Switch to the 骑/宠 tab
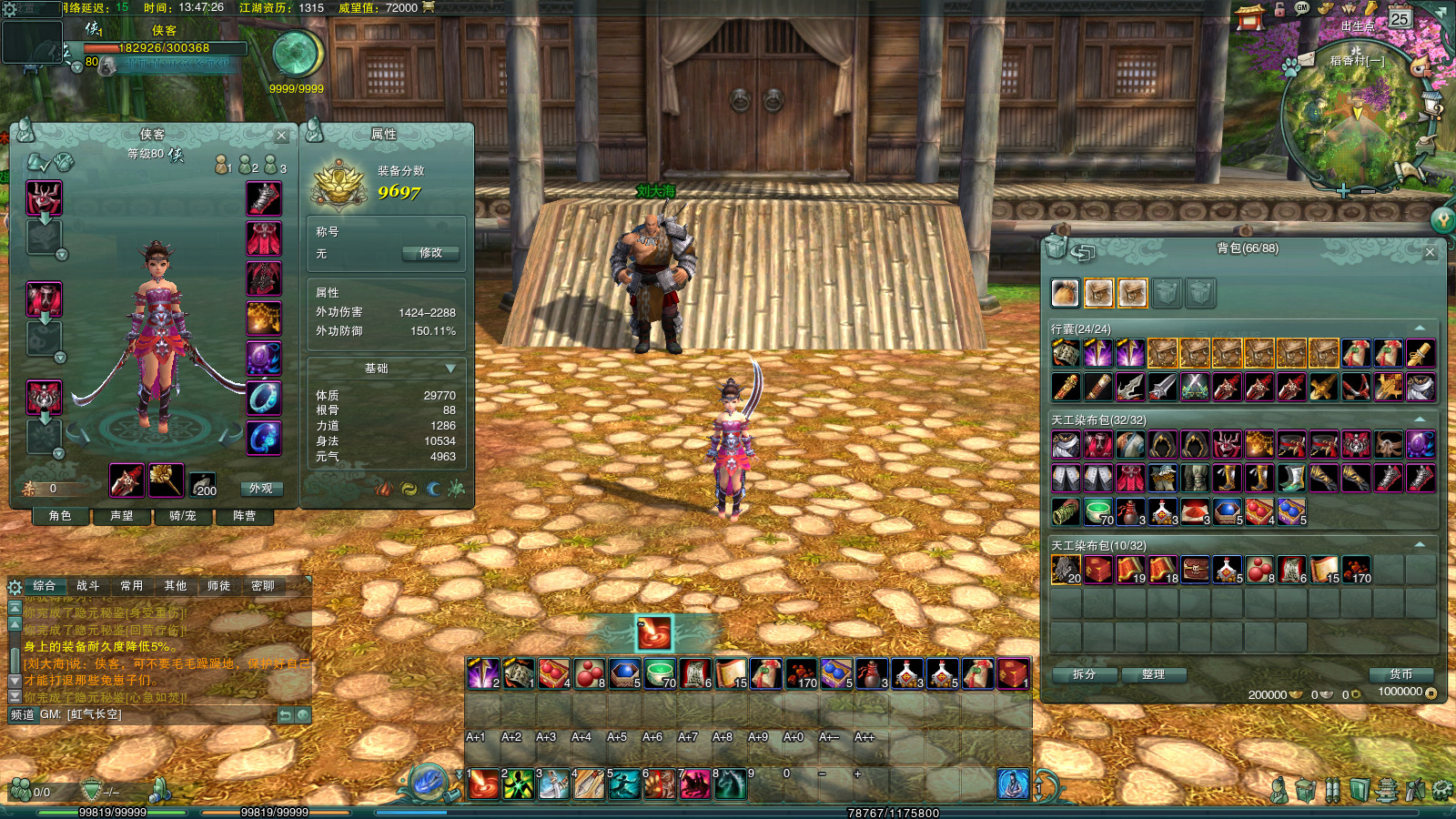This screenshot has height=819, width=1456. click(x=183, y=516)
